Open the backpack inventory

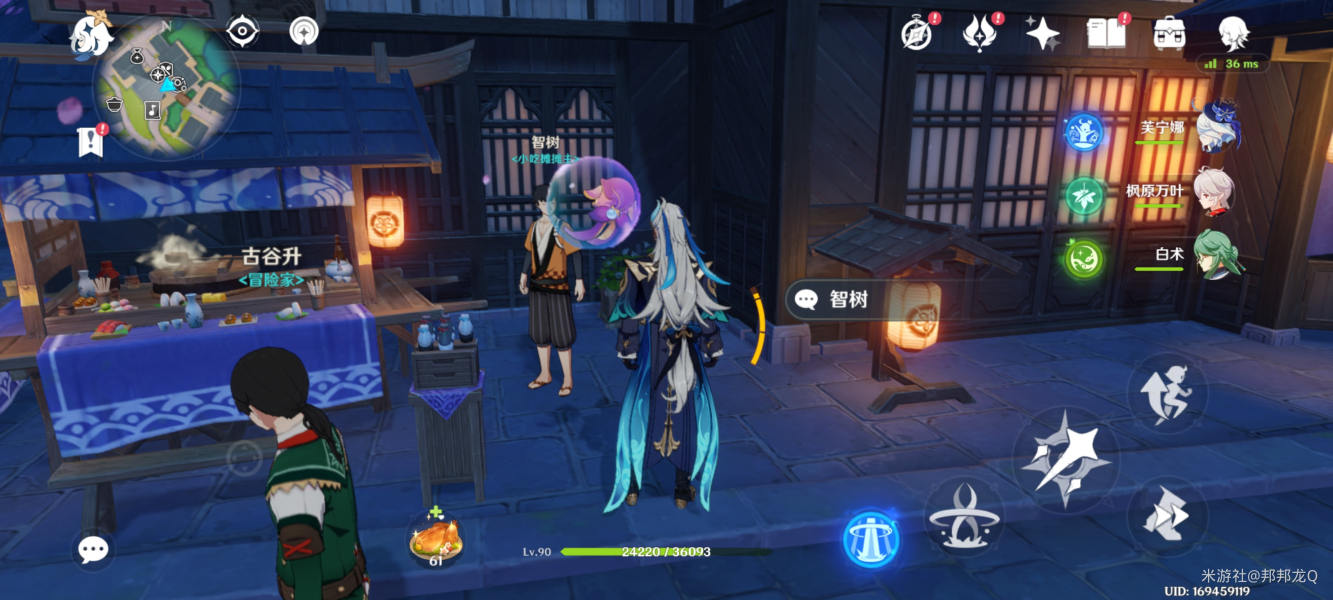(x=1169, y=34)
